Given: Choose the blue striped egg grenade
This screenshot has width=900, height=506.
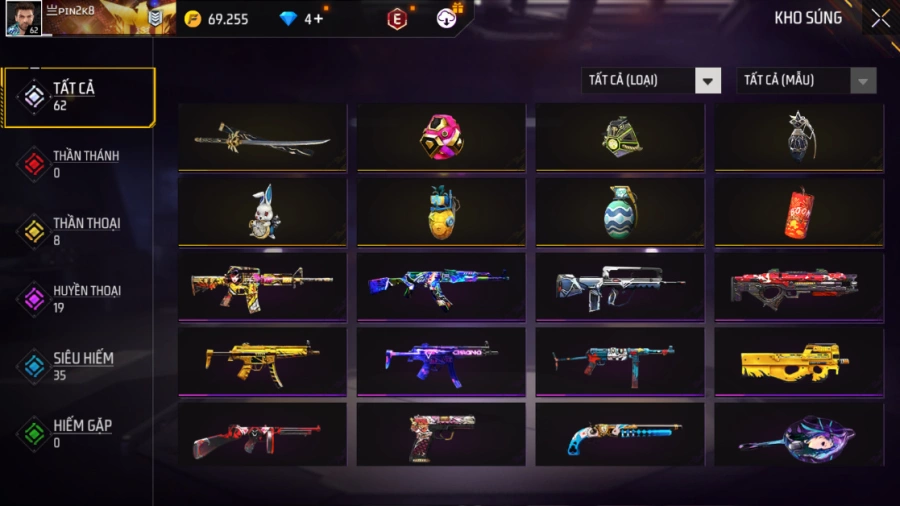Looking at the screenshot, I should coord(620,212).
